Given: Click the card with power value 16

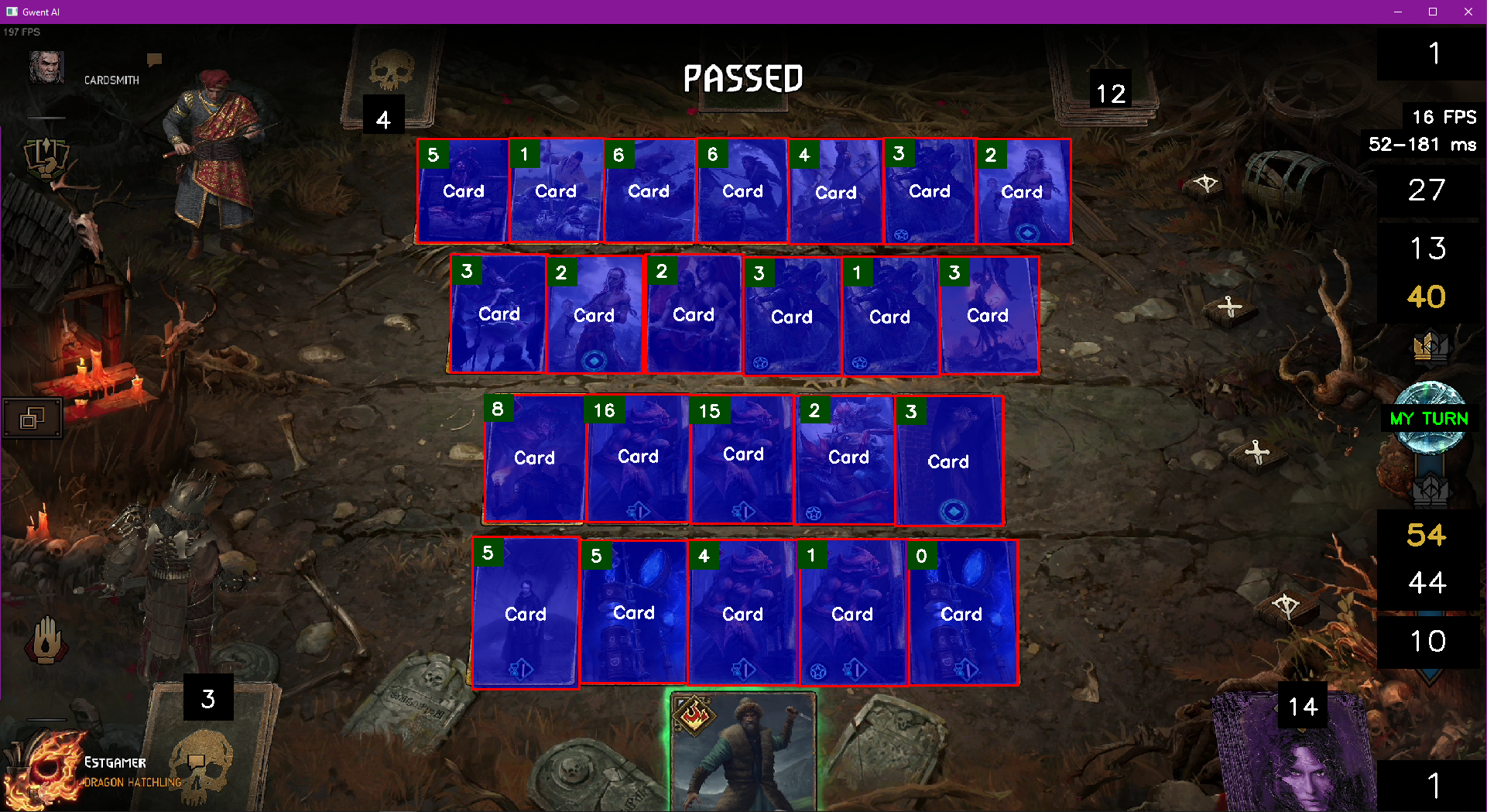Looking at the screenshot, I should 637,457.
